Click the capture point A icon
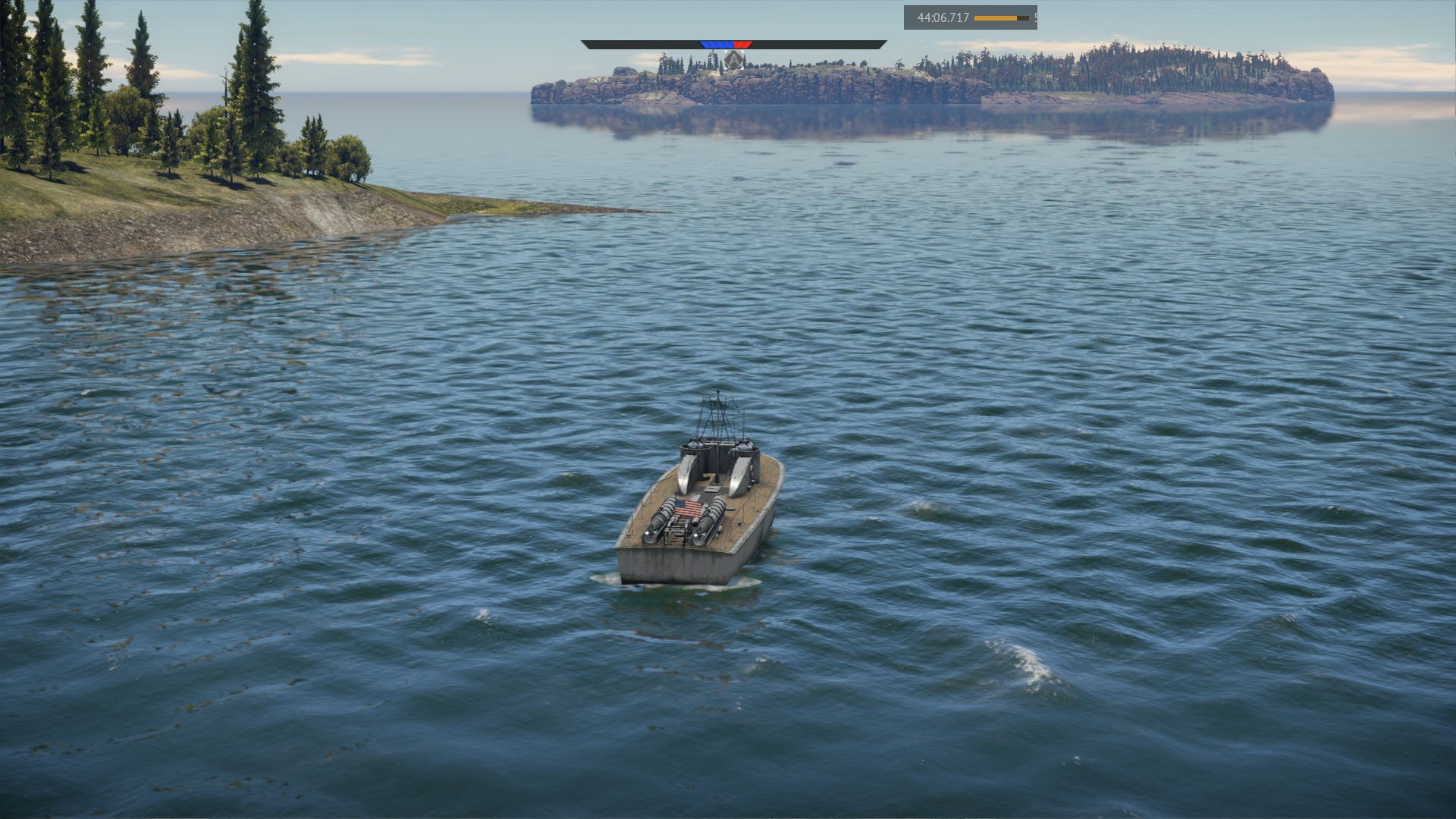 (733, 59)
